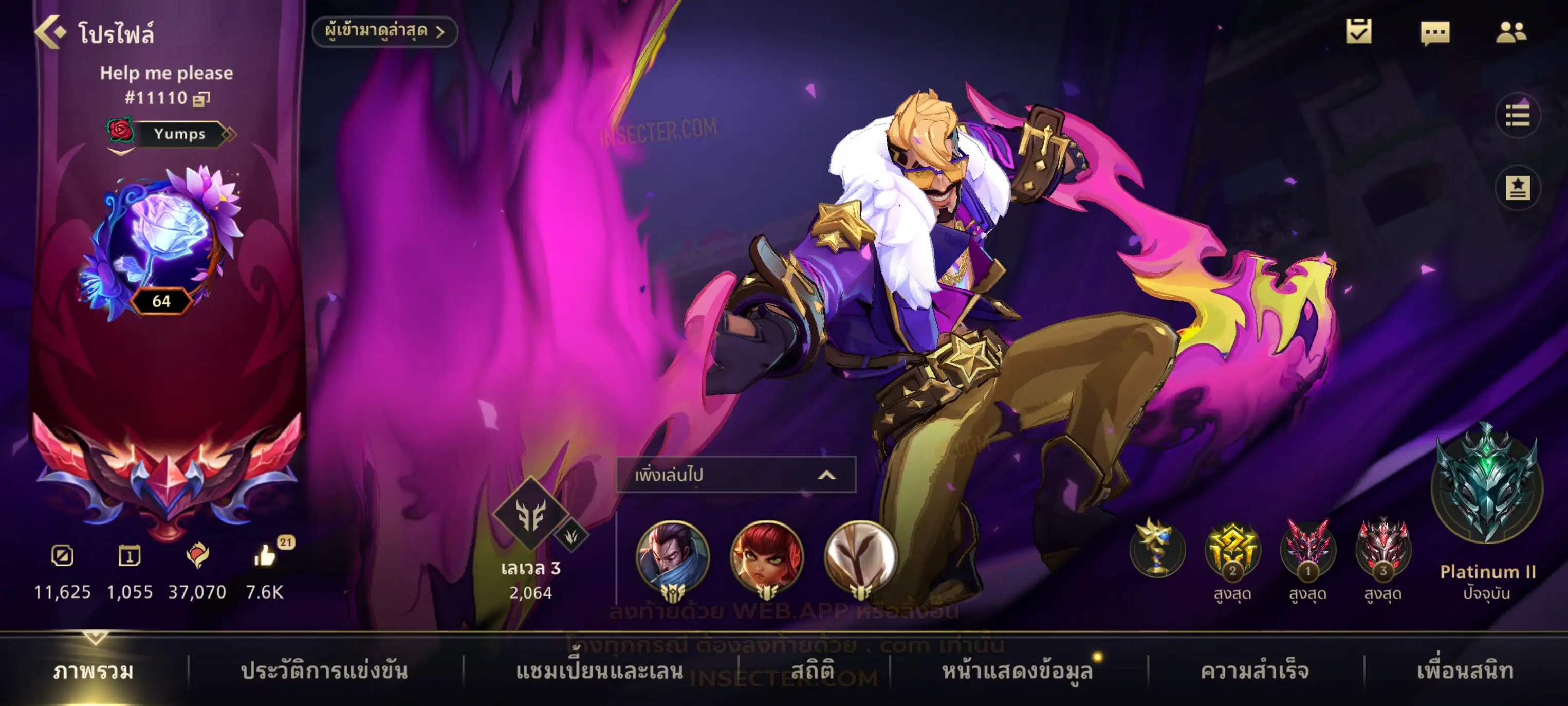Switch to the ความสำเร็จ achievements tab
The width and height of the screenshot is (1568, 706).
[x=1255, y=671]
